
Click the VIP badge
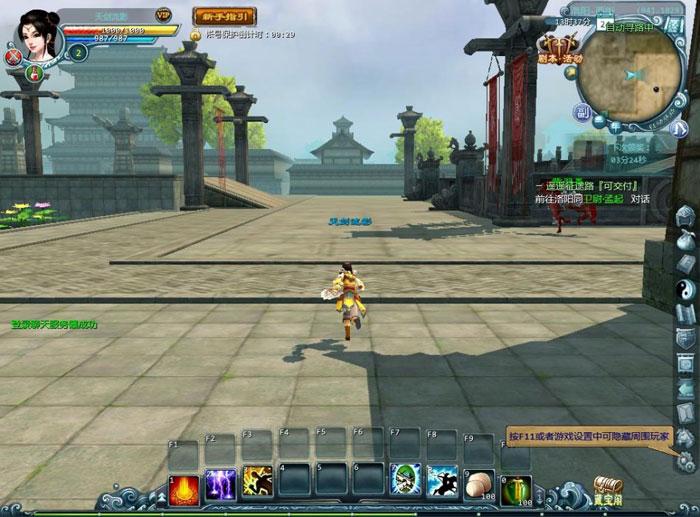(163, 15)
